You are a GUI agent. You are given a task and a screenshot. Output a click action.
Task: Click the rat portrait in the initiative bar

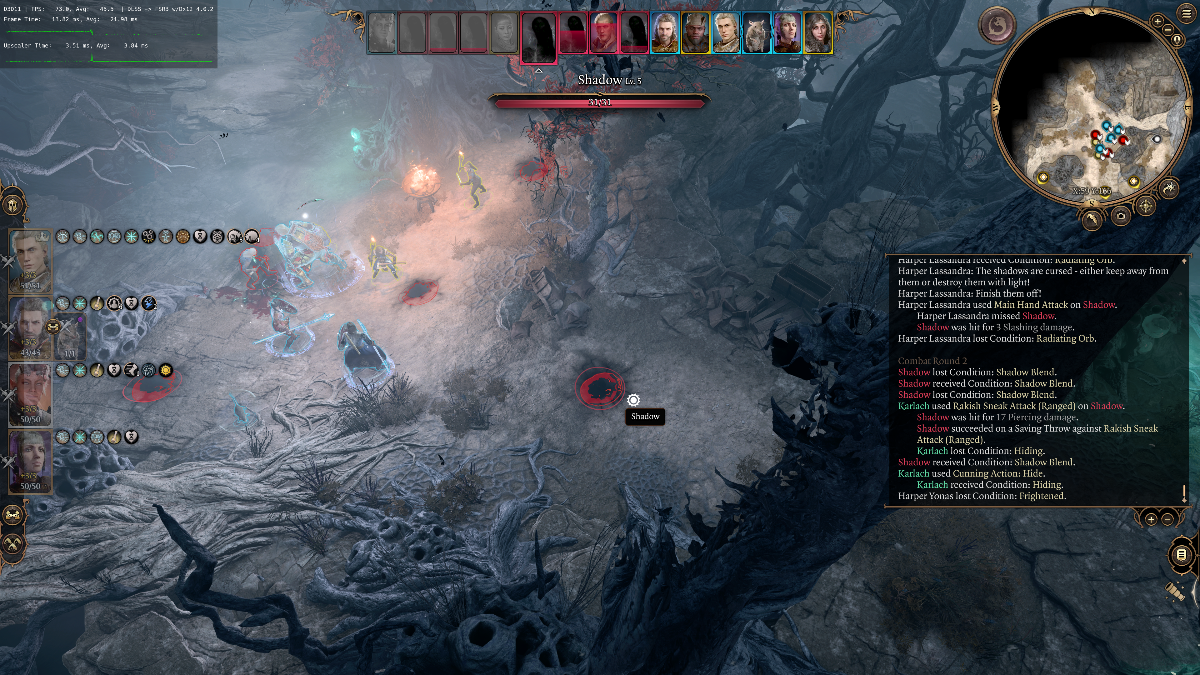756,33
